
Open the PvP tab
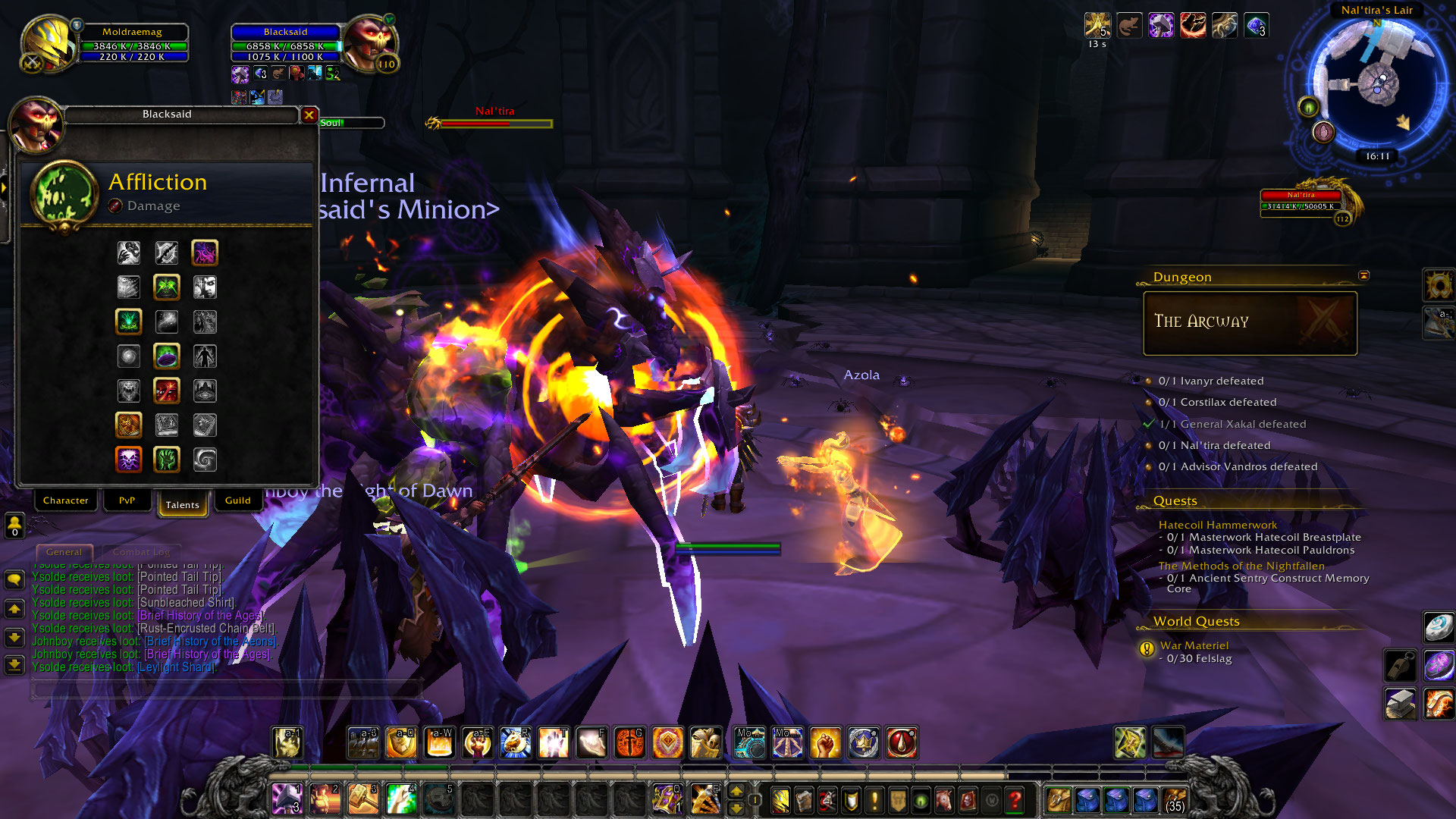tap(127, 500)
